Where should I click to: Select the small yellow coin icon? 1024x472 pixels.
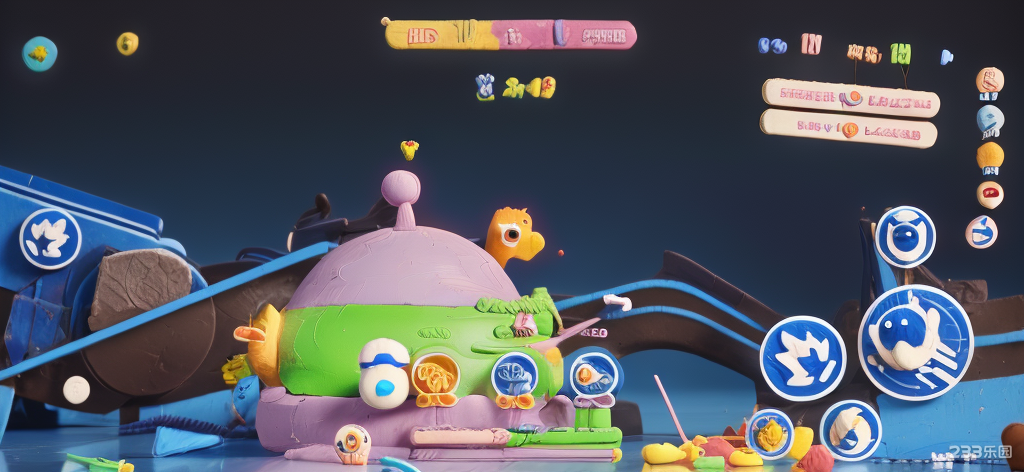(127, 43)
